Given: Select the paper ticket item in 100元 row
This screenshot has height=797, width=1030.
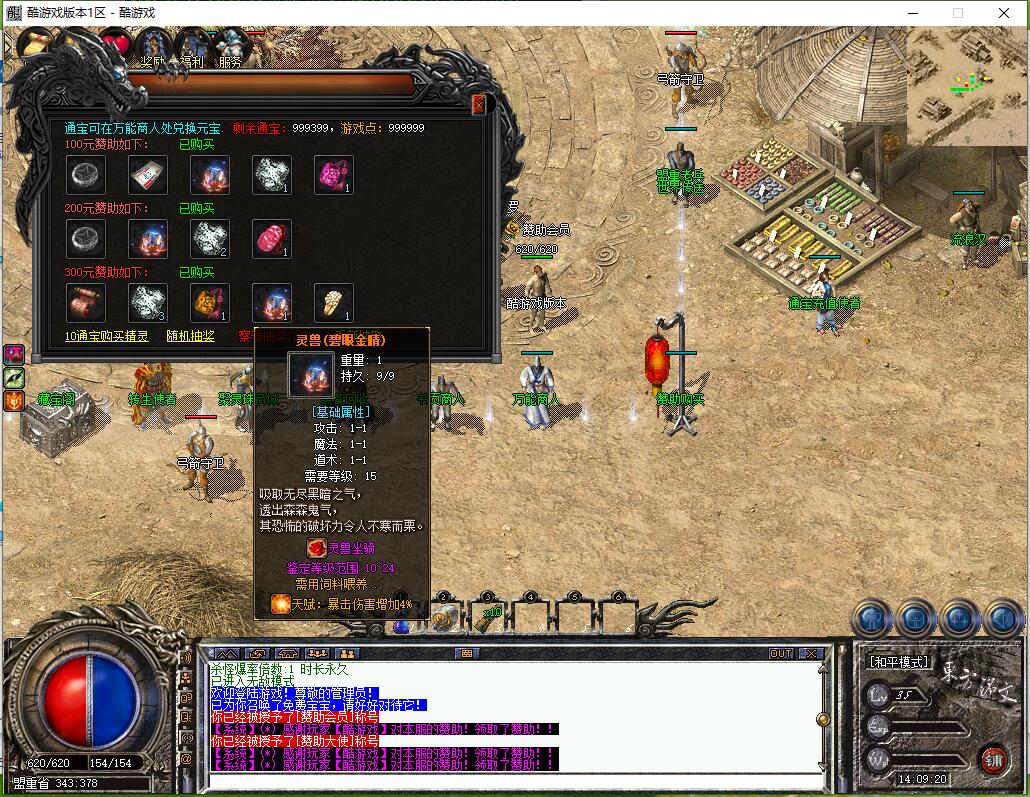Looking at the screenshot, I should 147,175.
